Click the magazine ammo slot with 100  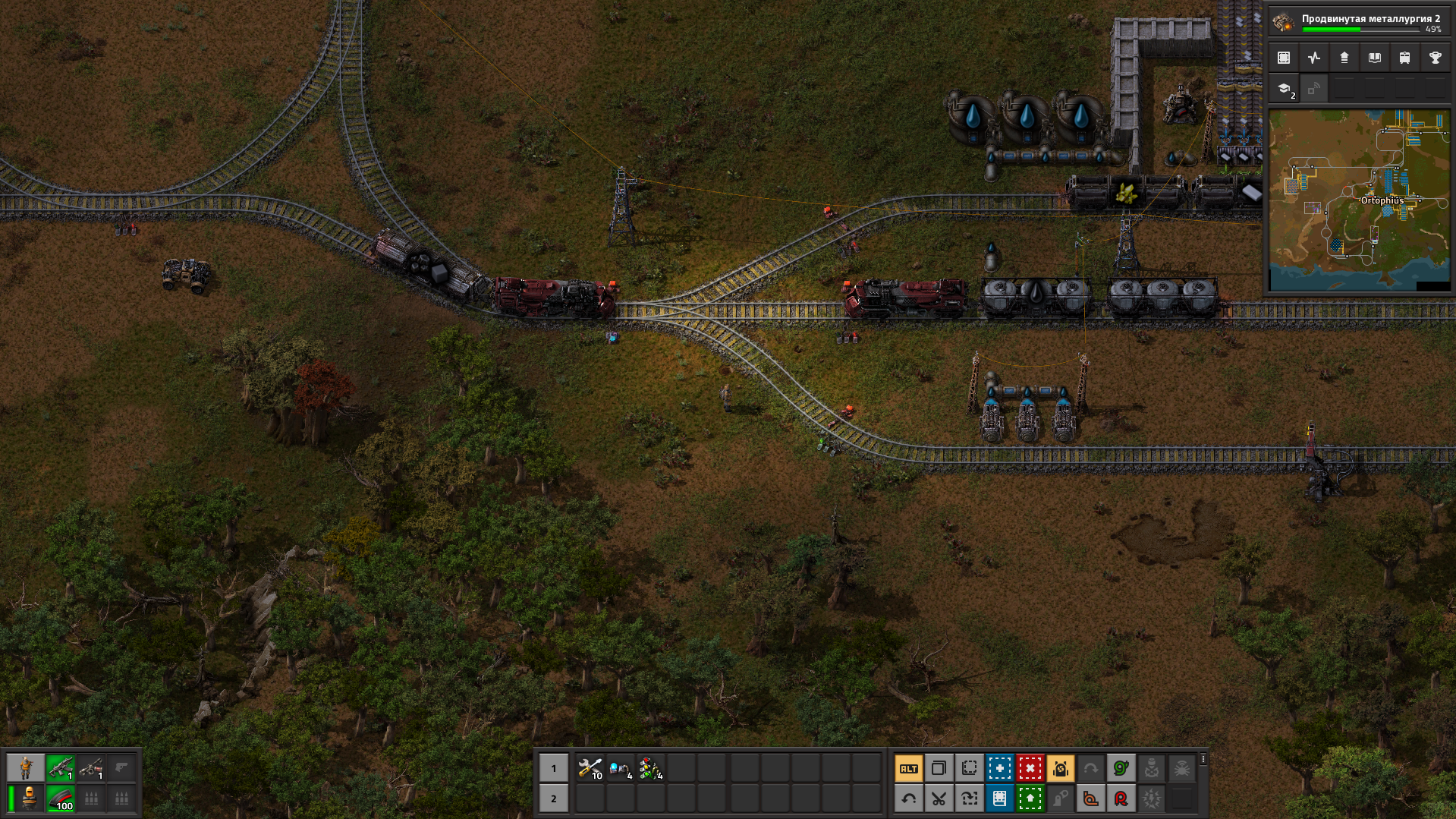(61, 799)
